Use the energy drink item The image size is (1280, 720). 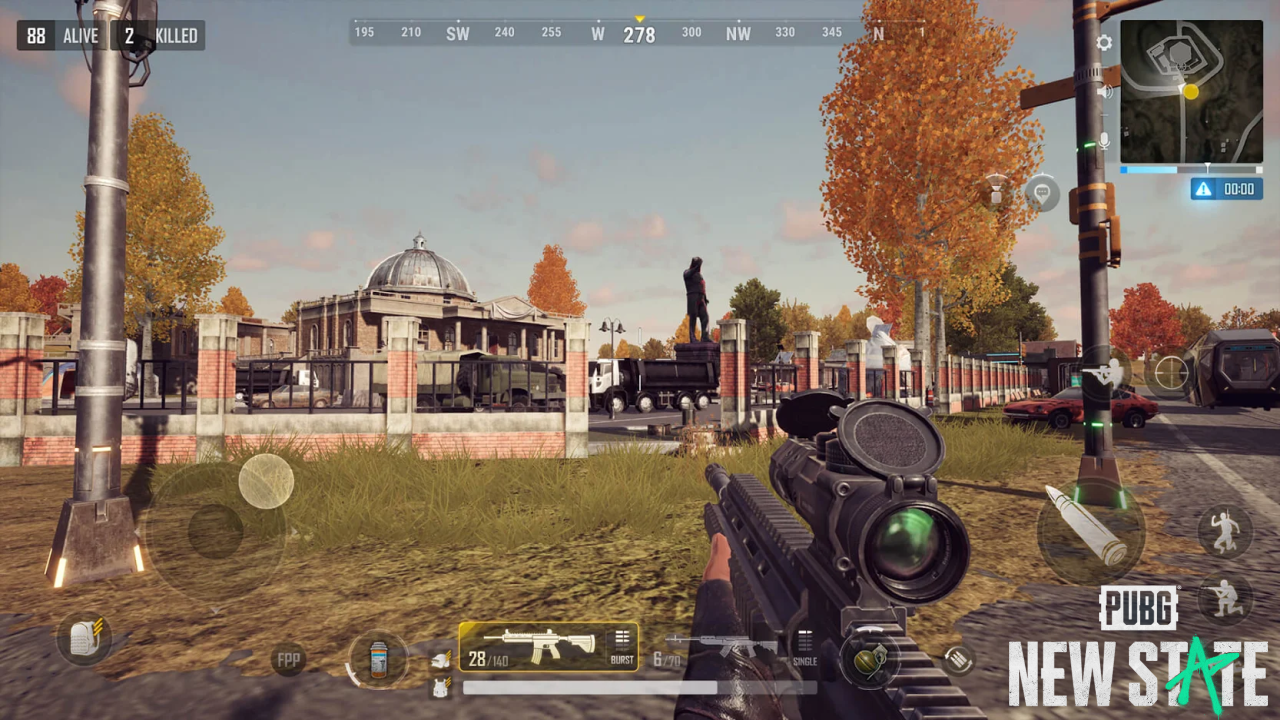pos(379,659)
